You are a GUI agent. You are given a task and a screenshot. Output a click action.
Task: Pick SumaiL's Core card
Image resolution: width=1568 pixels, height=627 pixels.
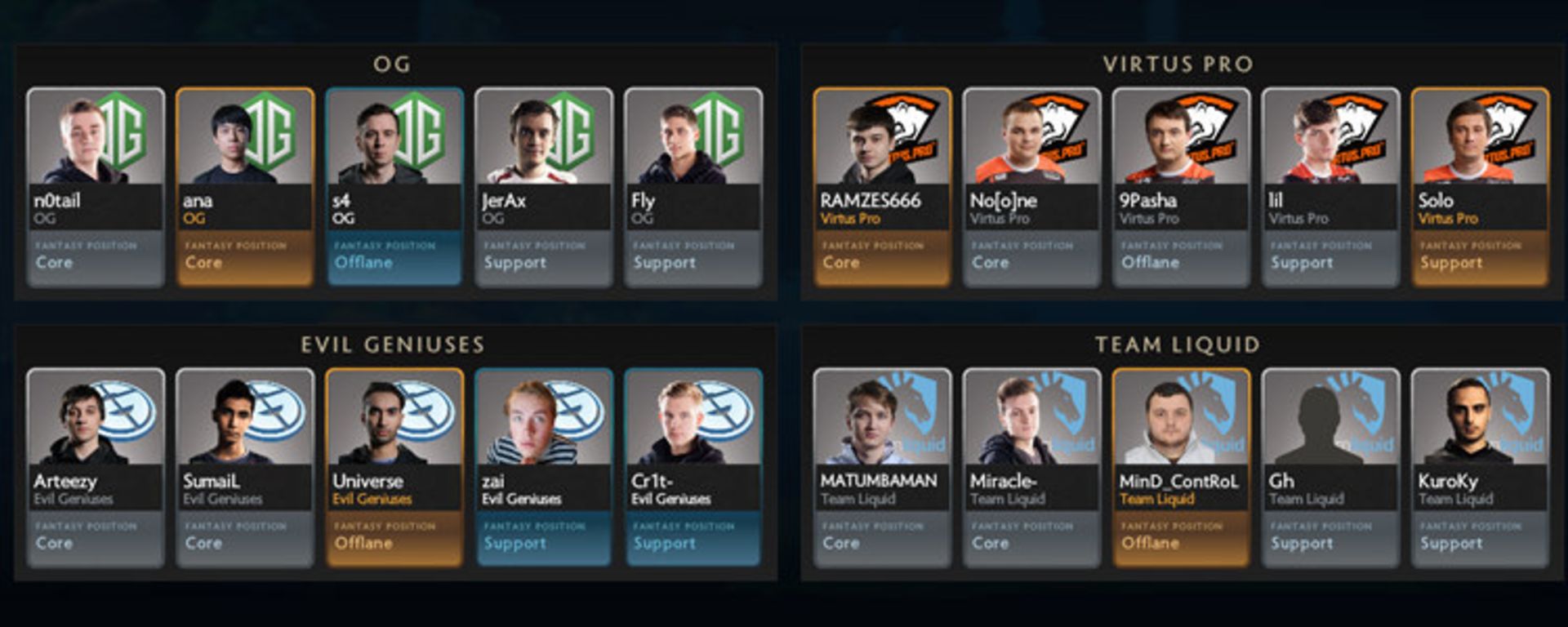(245, 468)
